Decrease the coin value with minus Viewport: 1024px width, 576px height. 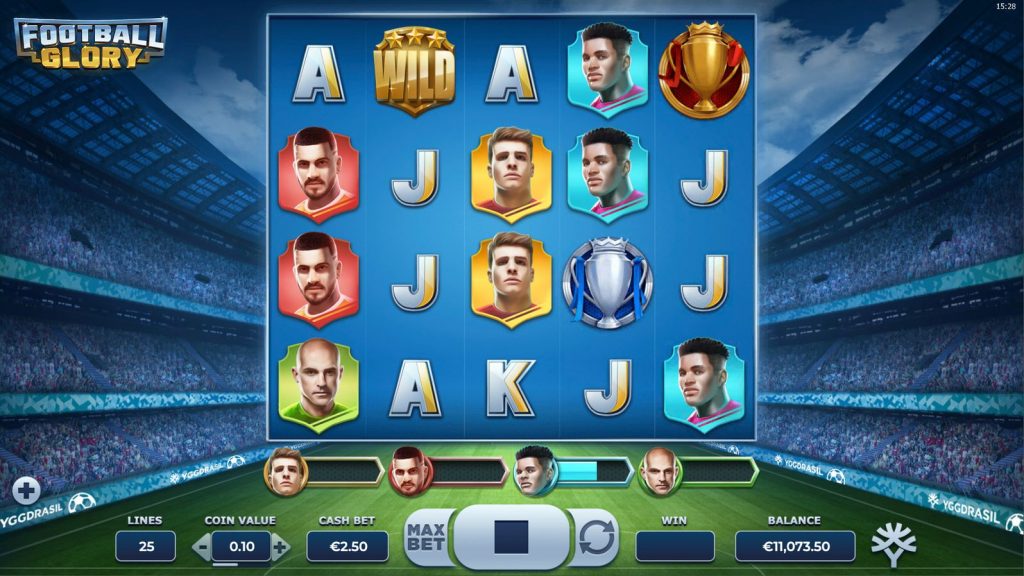click(x=201, y=547)
